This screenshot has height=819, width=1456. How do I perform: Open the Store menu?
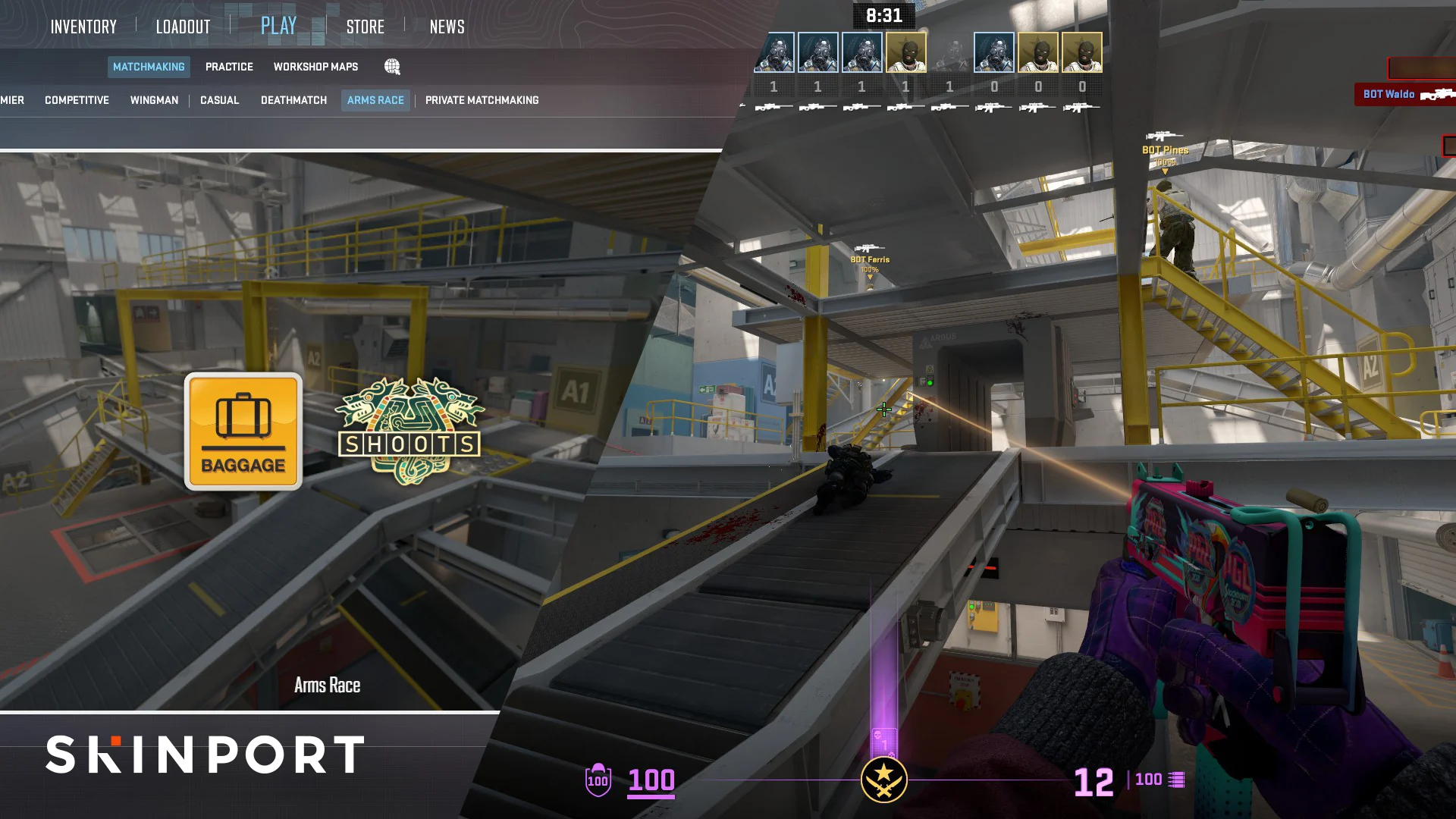tap(366, 27)
